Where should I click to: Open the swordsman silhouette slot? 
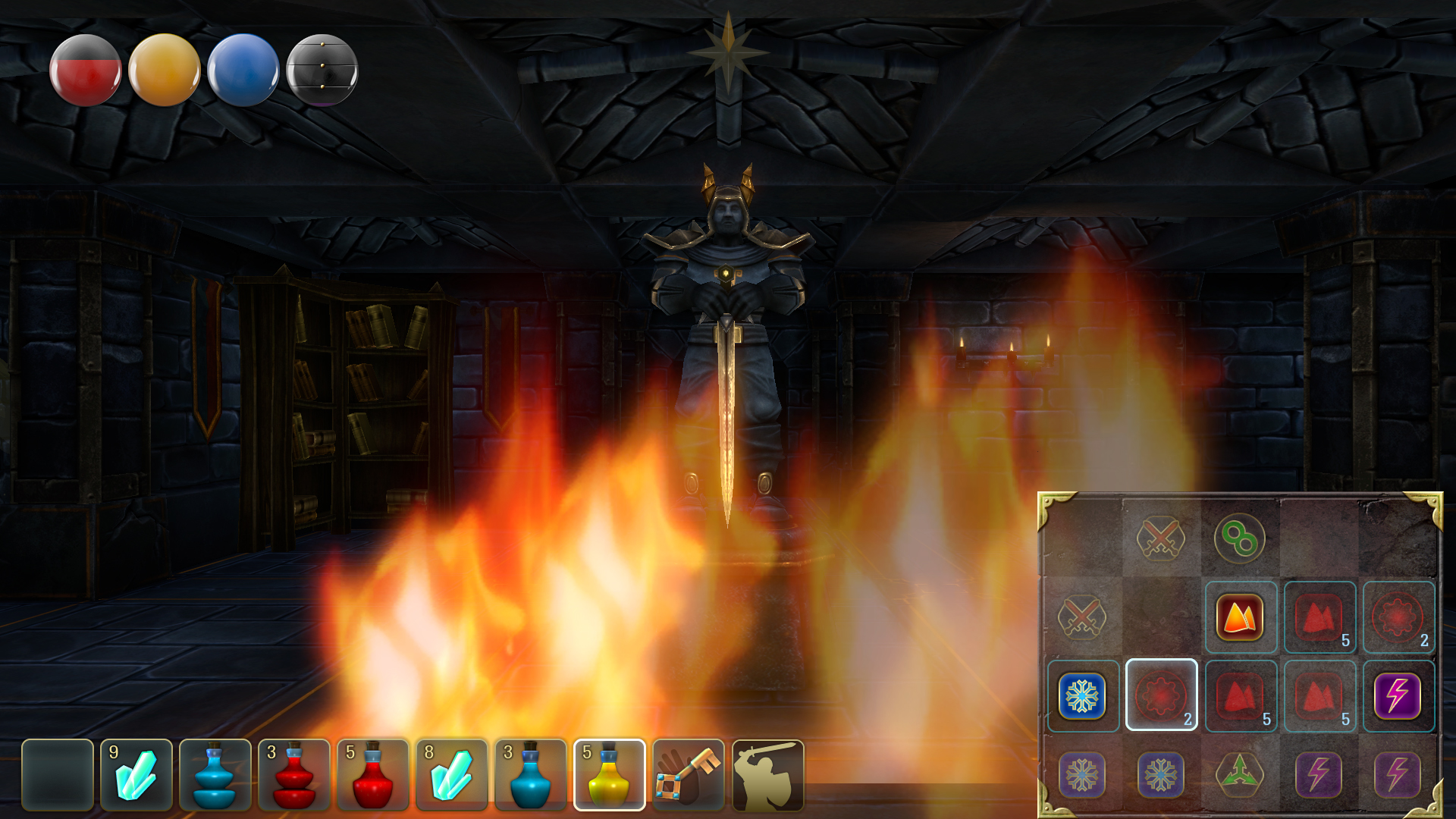click(767, 775)
